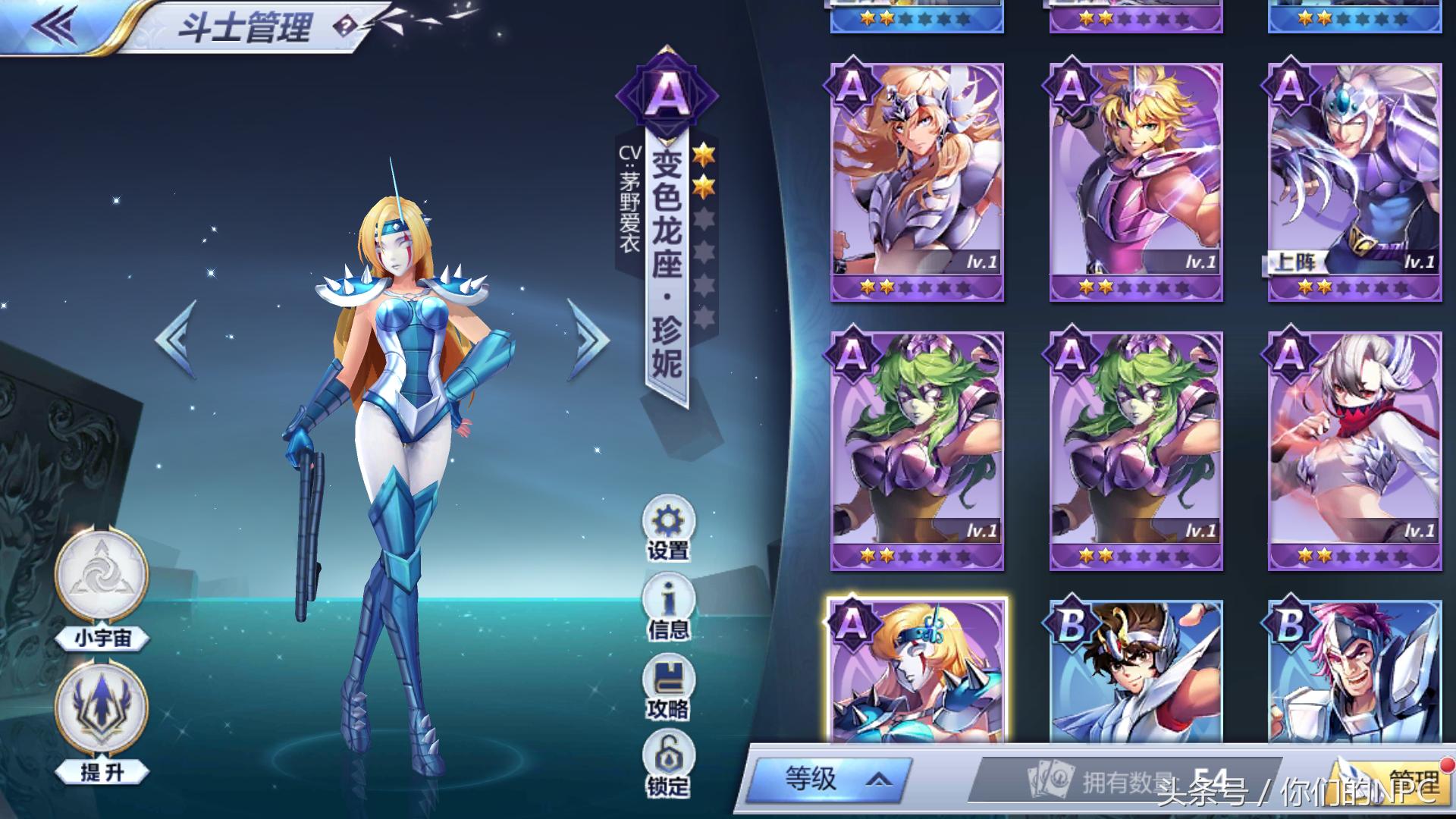The width and height of the screenshot is (1456, 819).
Task: Open the help question mark icon
Action: (x=345, y=27)
